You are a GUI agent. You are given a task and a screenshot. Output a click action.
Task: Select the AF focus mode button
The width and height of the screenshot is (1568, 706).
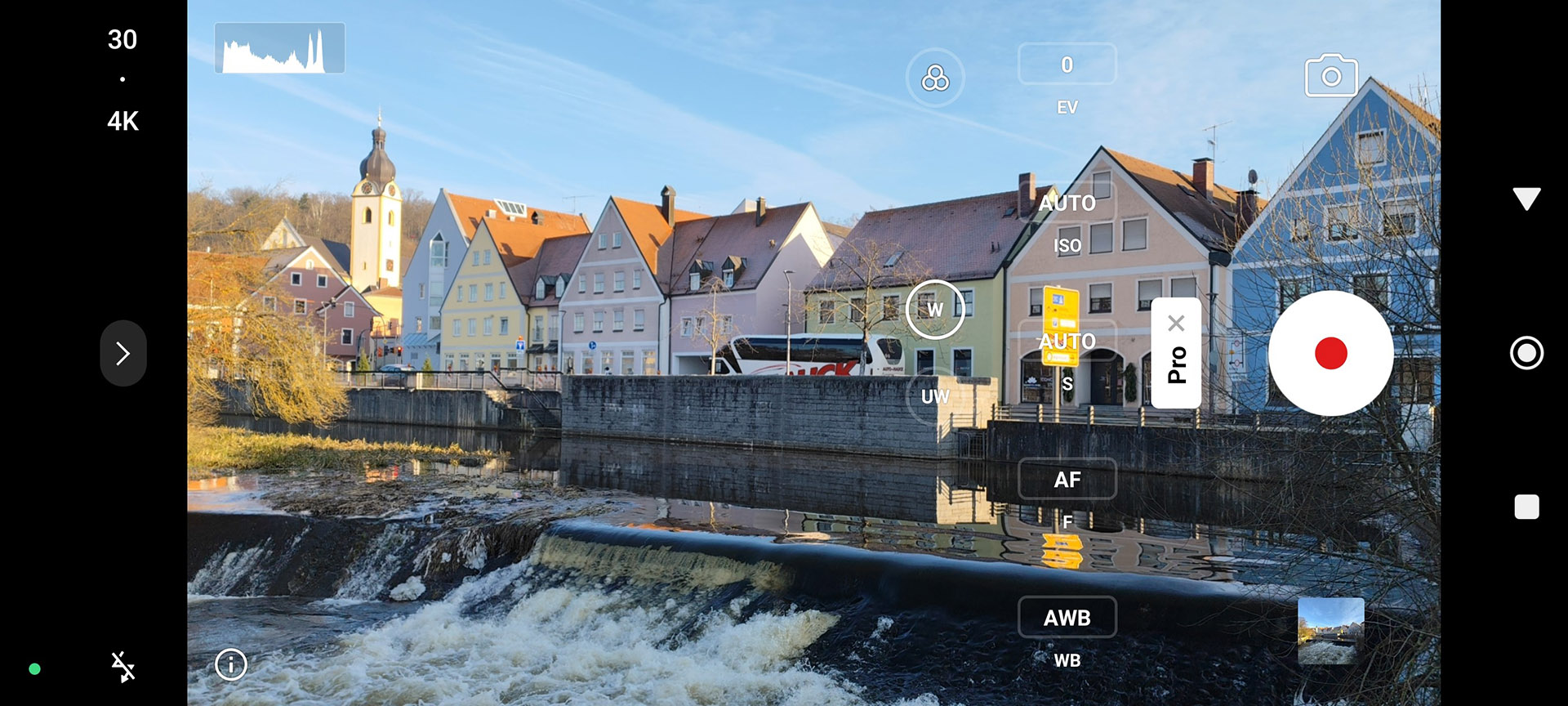tap(1067, 479)
